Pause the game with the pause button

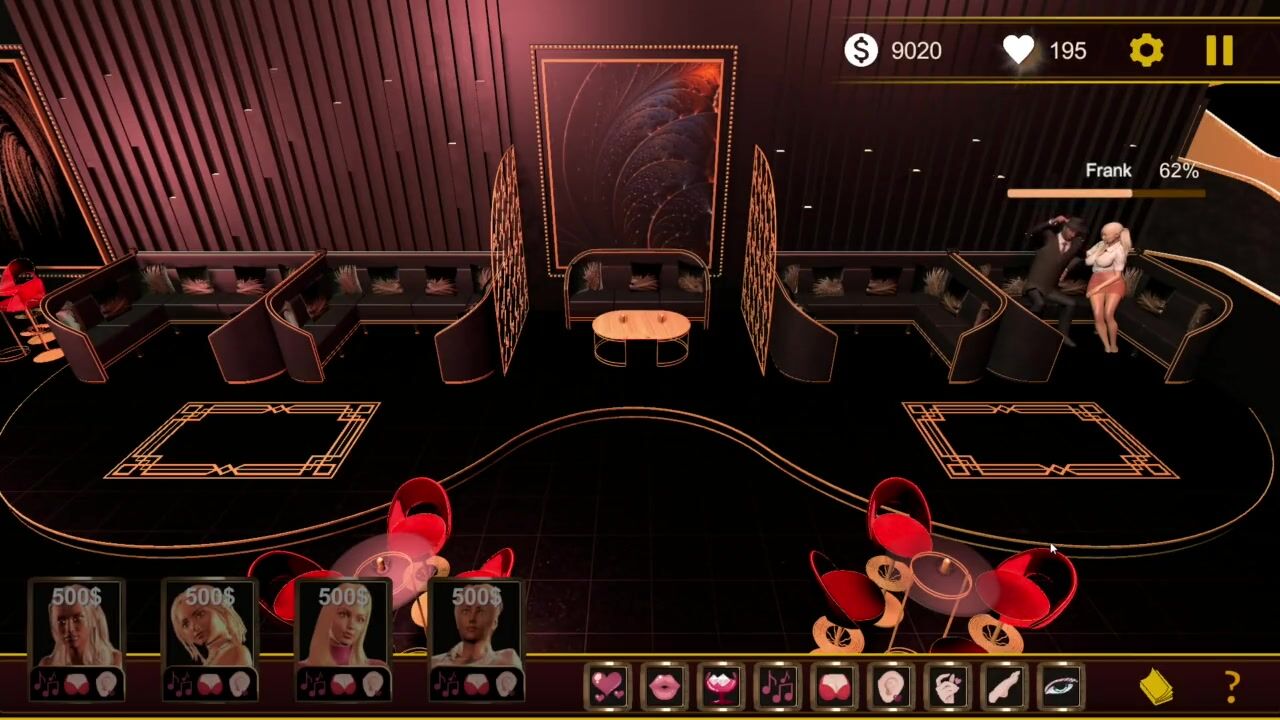point(1219,50)
